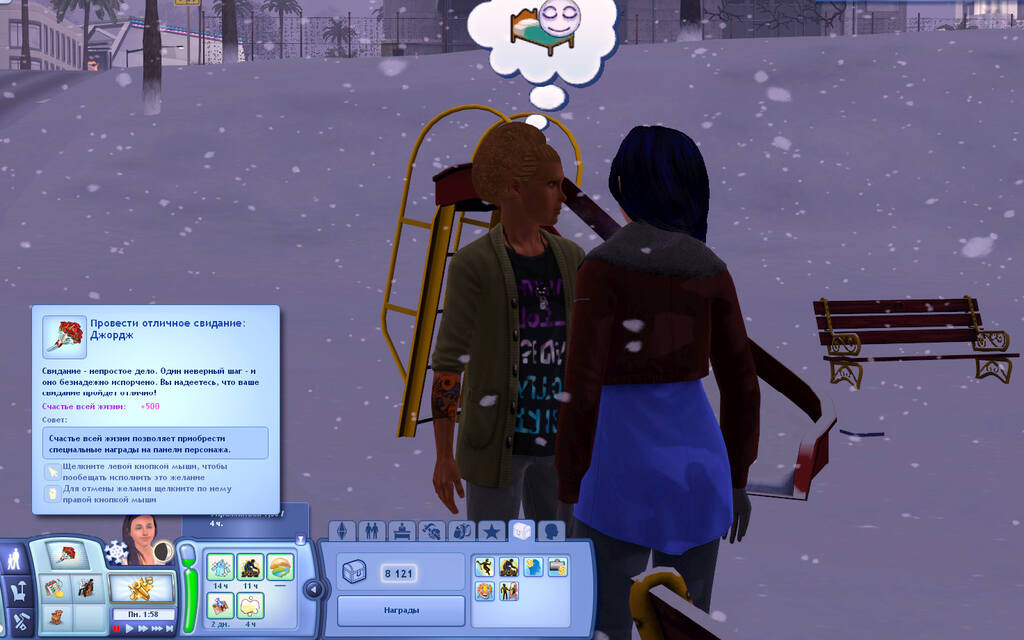Viewport: 1024px width, 640px height.
Task: Switch to Live mode with the people icon
Action: tap(15, 558)
